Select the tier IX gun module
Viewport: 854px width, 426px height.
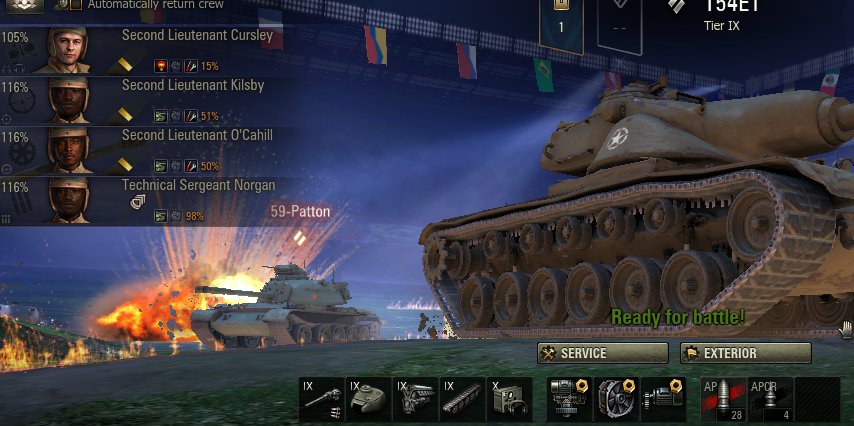(x=321, y=398)
